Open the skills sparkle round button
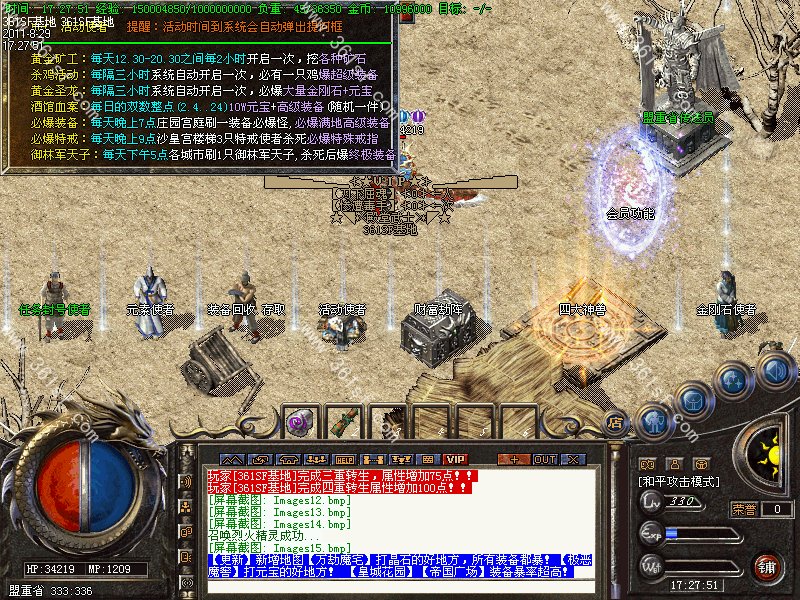Screen dimensions: 800x600 tap(733, 381)
